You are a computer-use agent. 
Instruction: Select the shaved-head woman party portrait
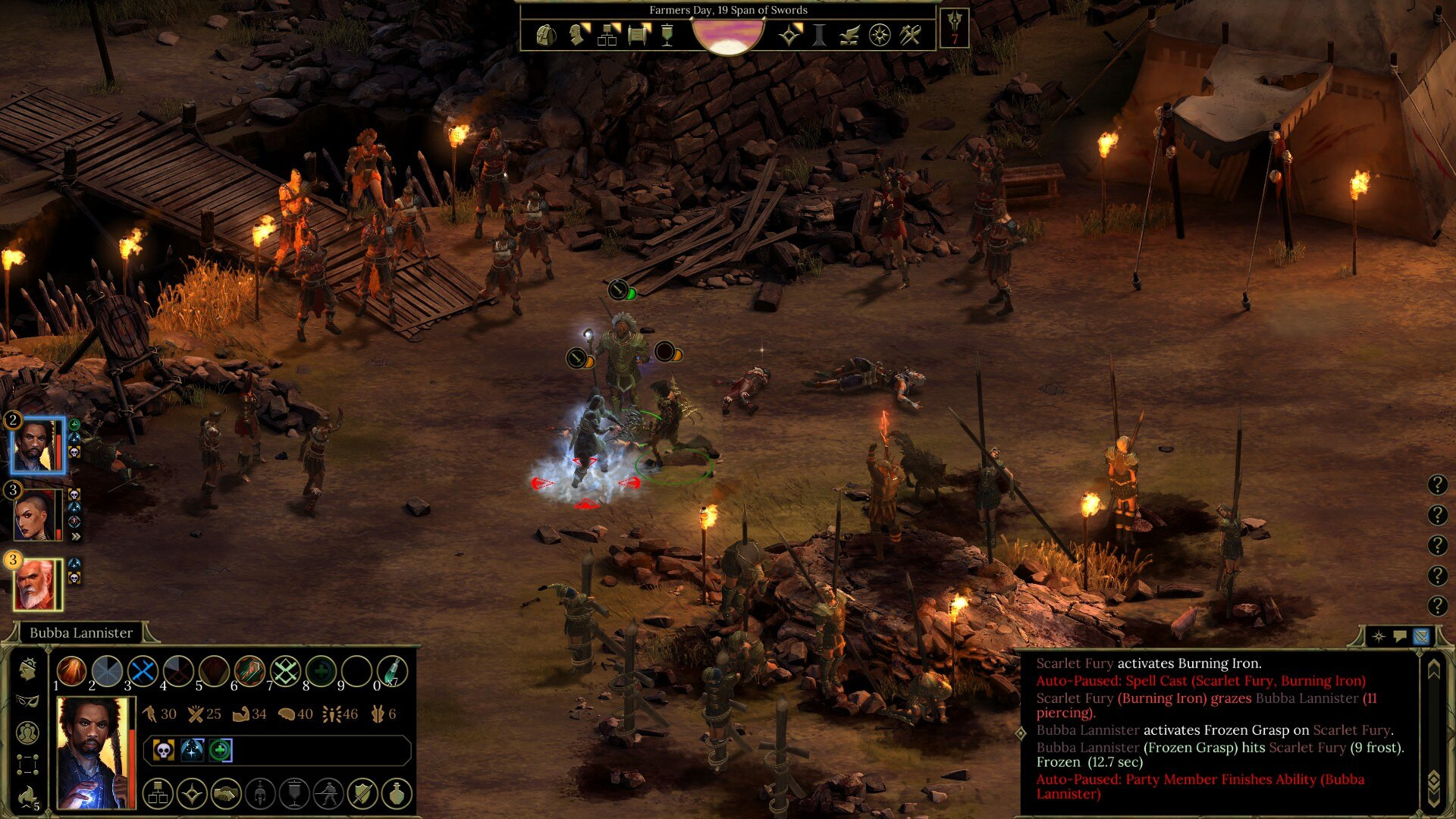click(36, 515)
